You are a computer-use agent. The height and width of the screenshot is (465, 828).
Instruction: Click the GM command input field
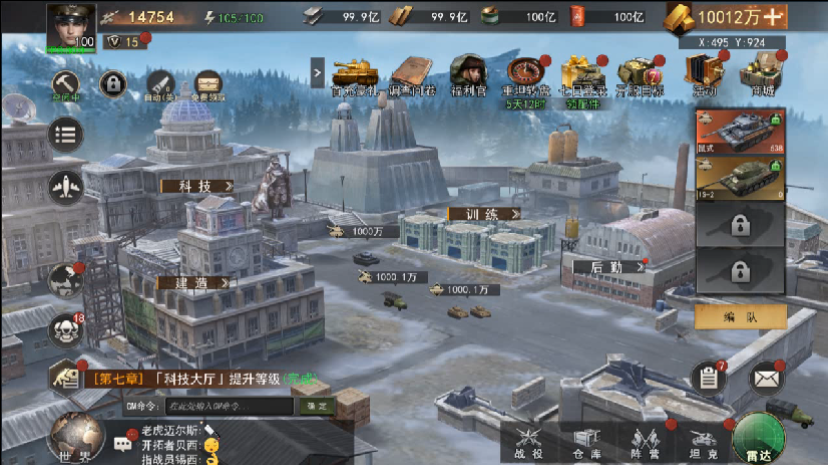(229, 406)
